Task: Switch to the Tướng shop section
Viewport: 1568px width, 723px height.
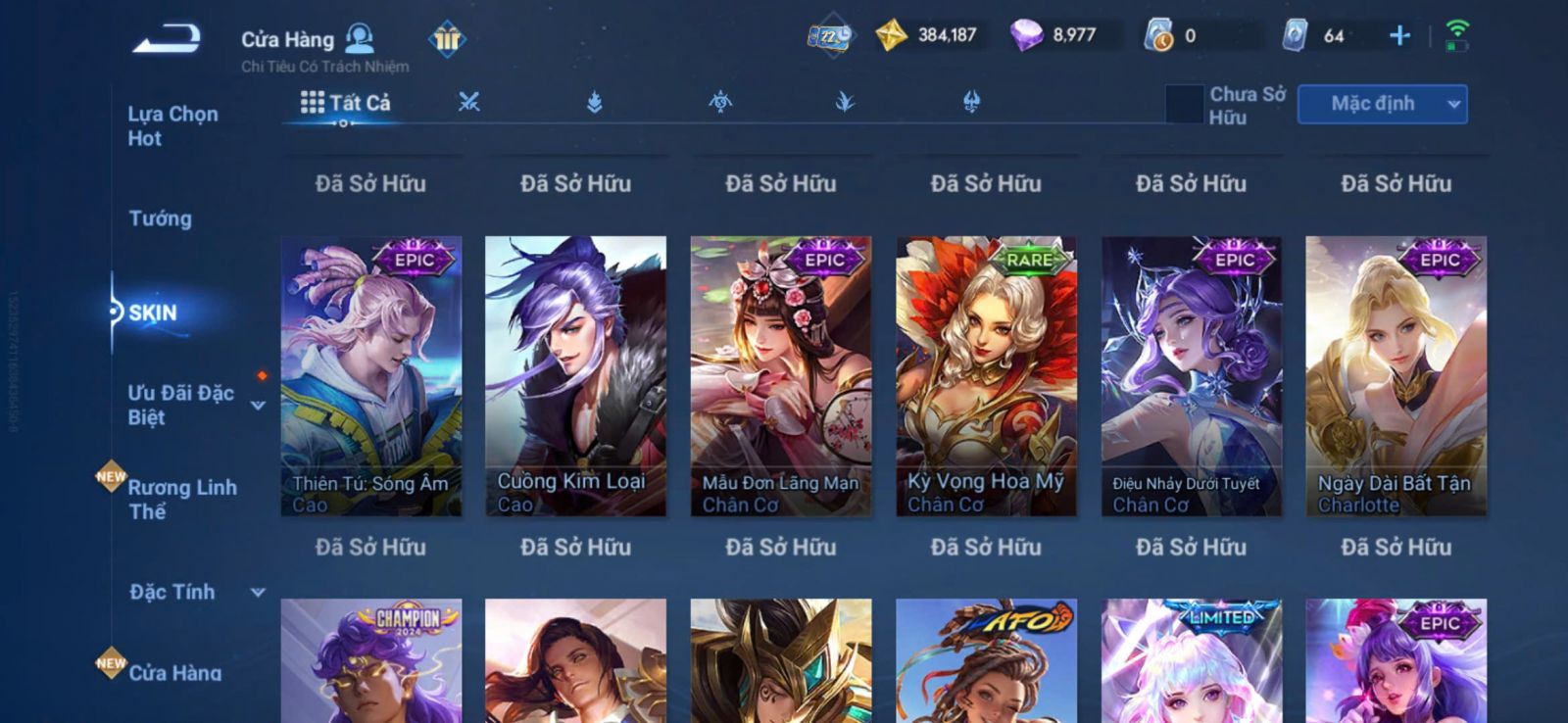Action: tap(160, 218)
